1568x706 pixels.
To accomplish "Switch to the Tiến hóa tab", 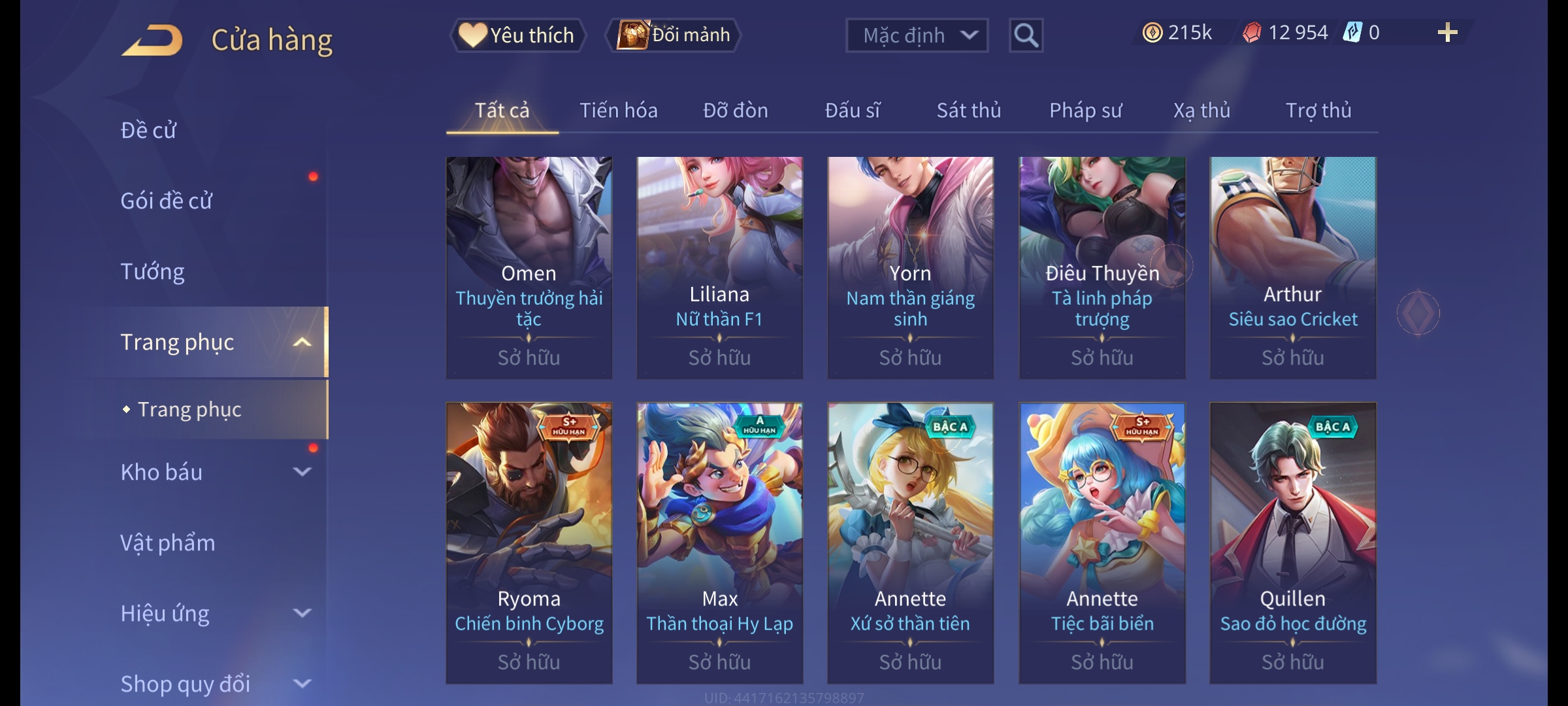I will [x=618, y=110].
